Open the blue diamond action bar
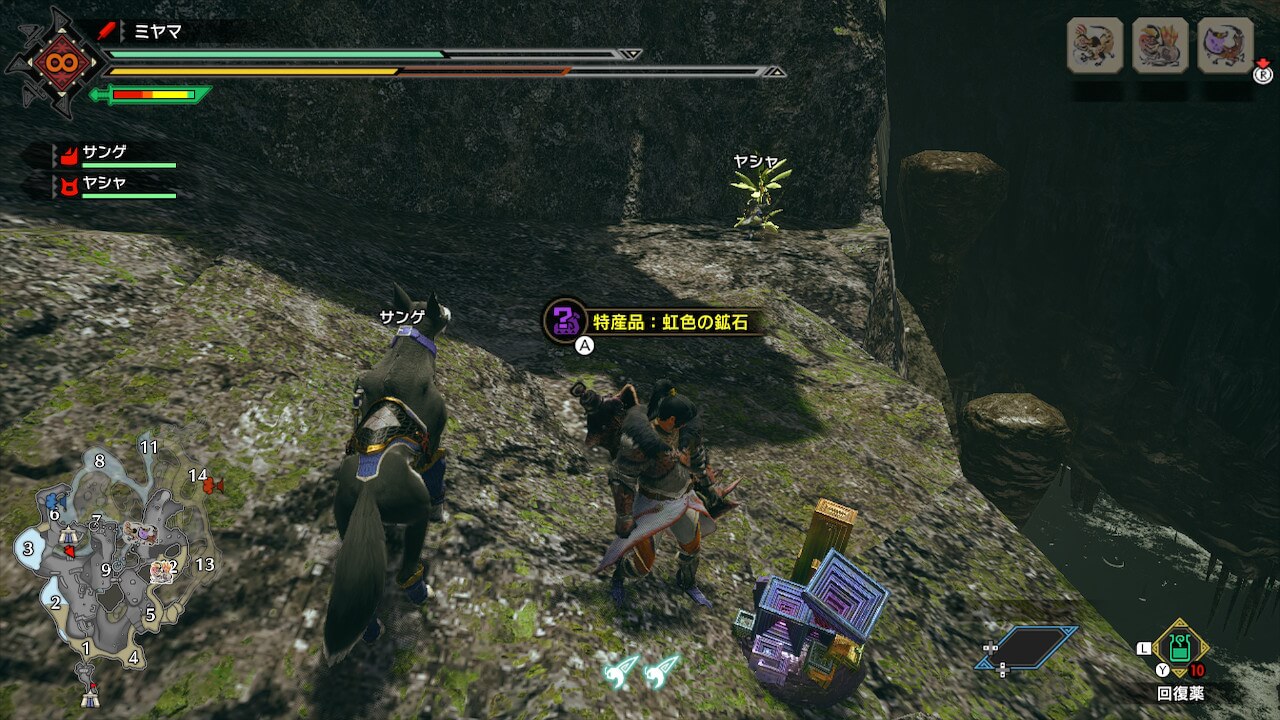Image resolution: width=1280 pixels, height=720 pixels. [1028, 647]
